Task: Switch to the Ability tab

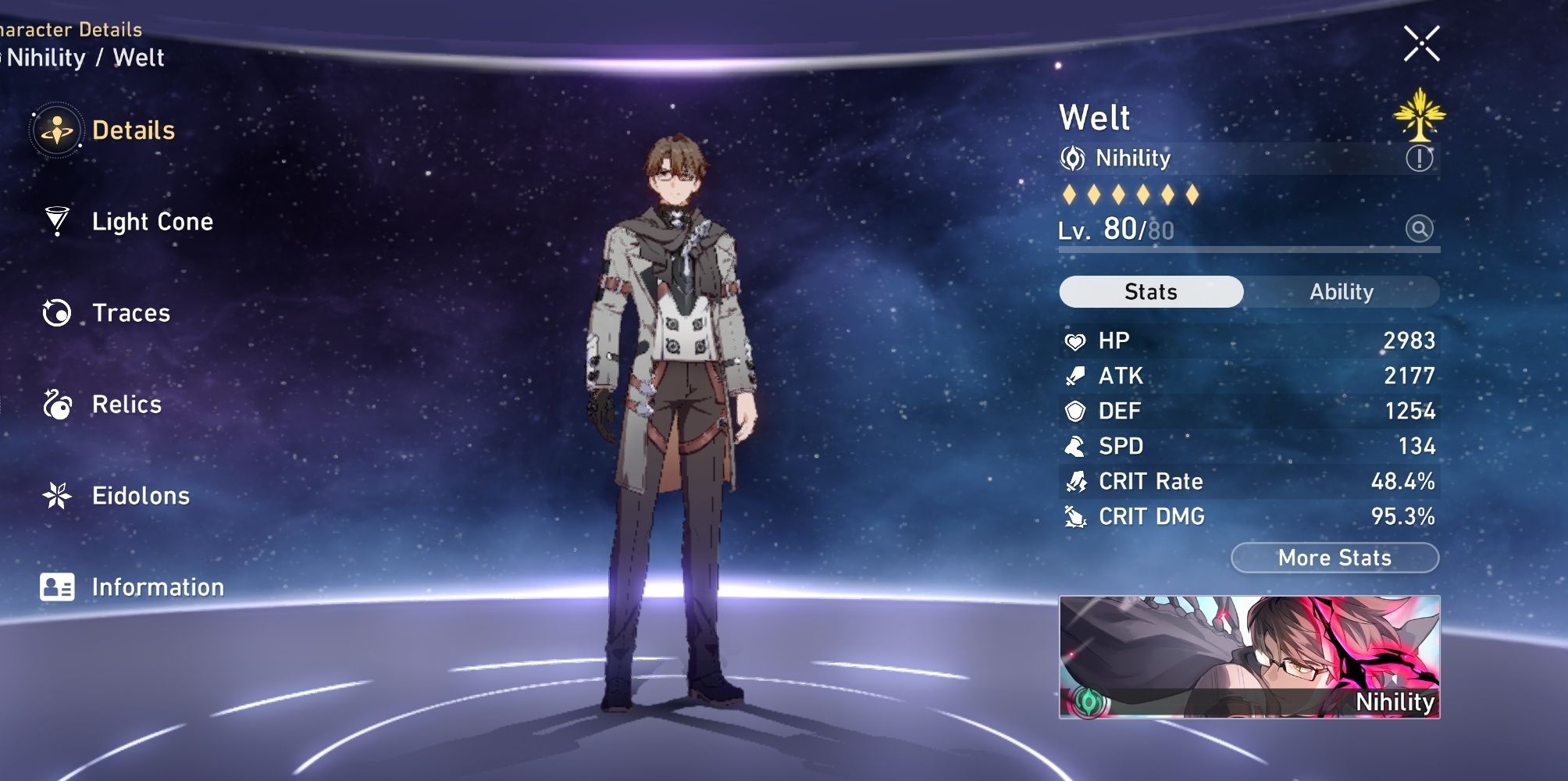Action: (1342, 291)
